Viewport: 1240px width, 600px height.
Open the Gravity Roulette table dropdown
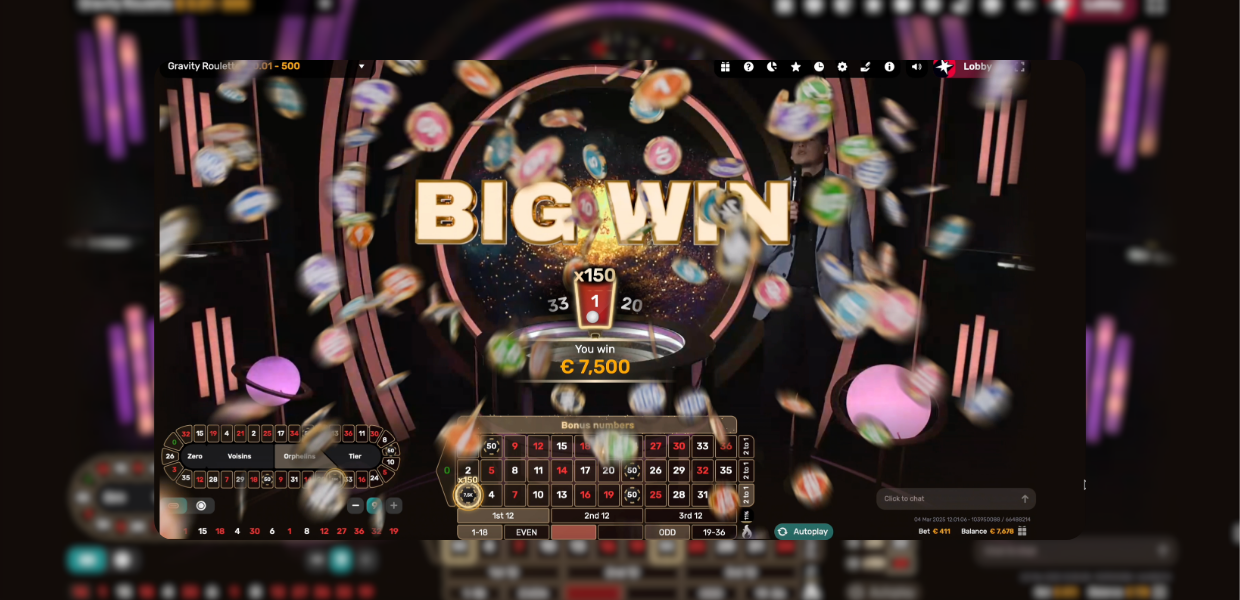click(362, 67)
